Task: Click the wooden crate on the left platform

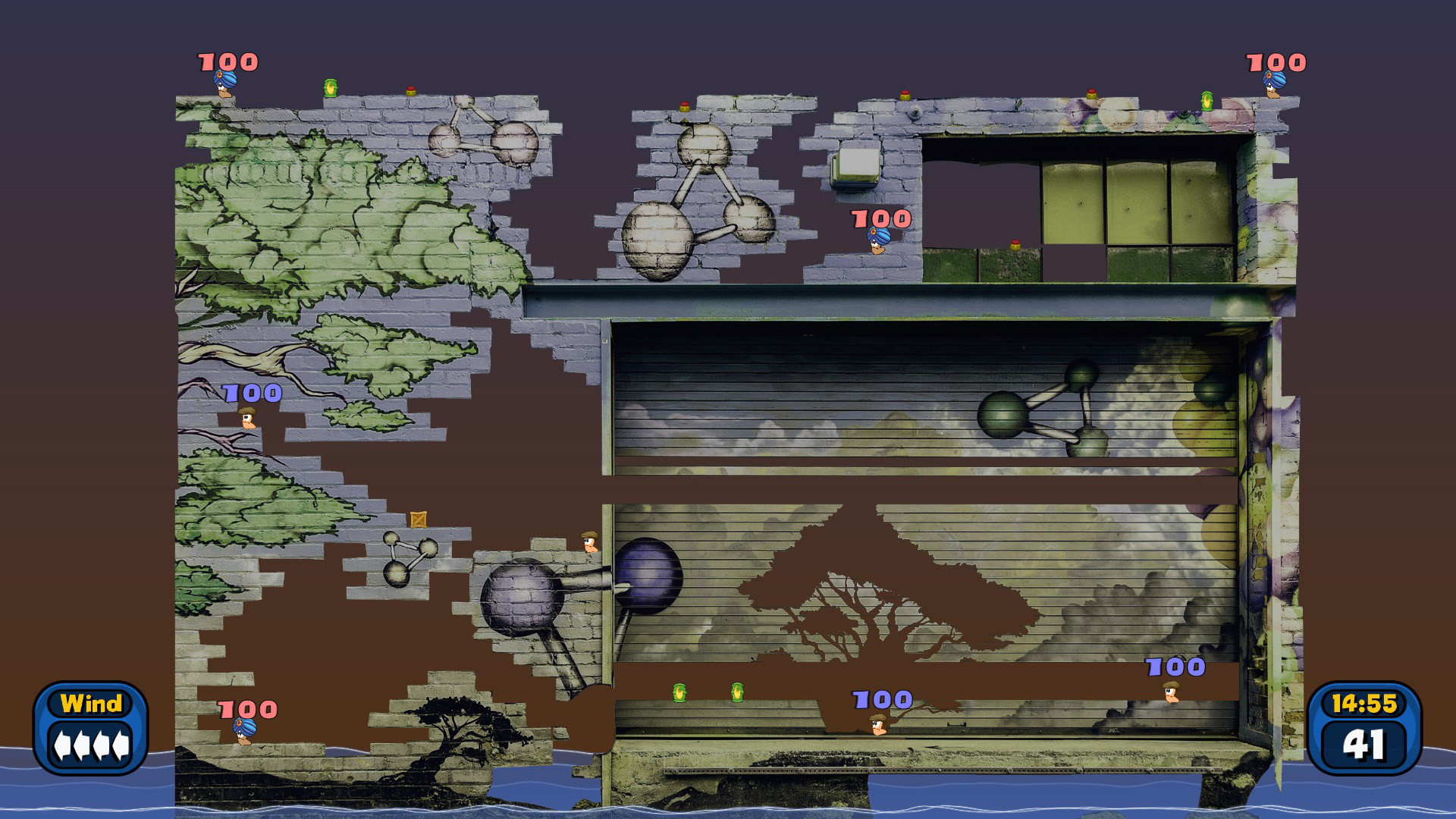Action: click(x=418, y=519)
